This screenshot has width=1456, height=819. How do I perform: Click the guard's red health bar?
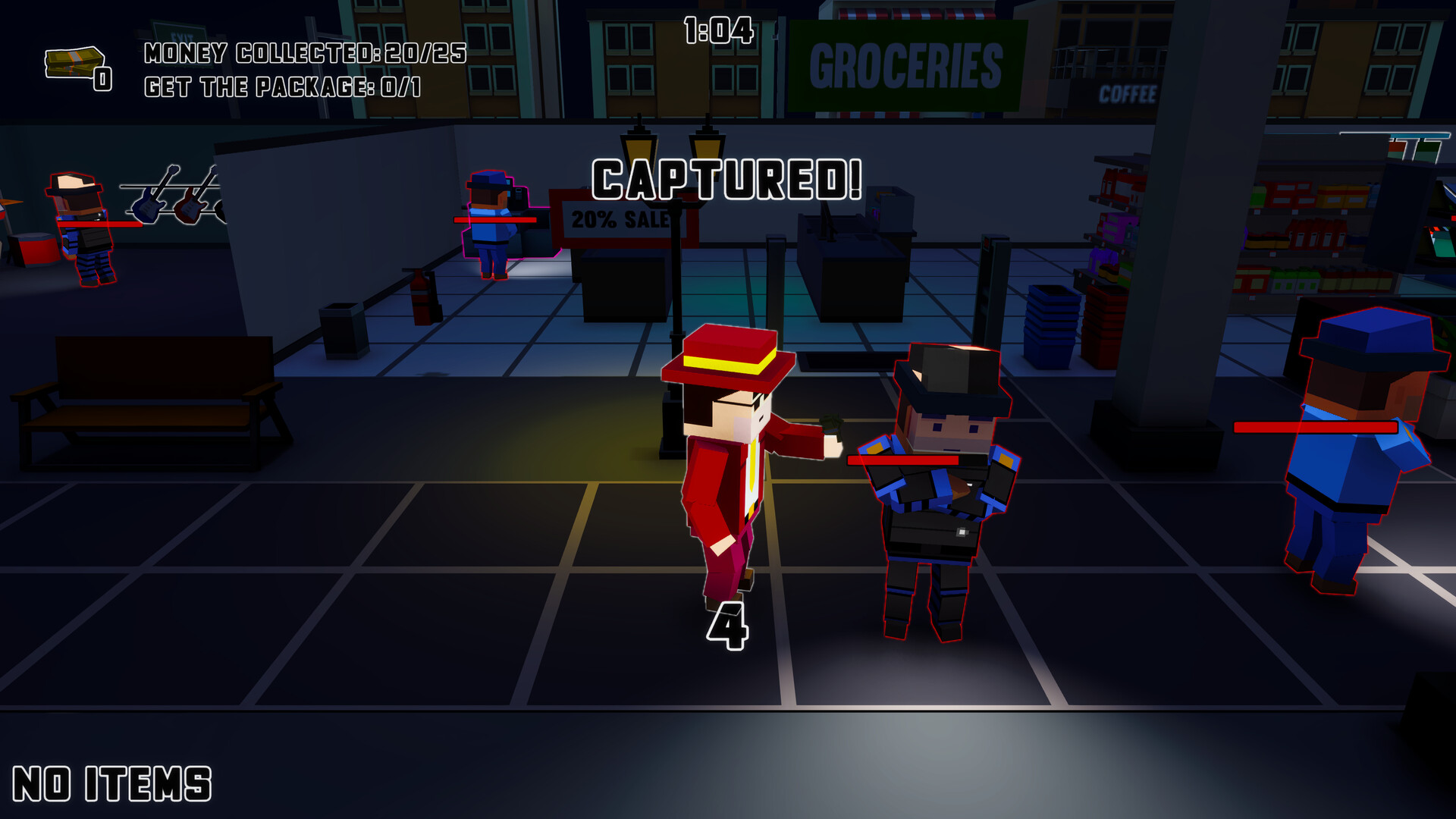pos(902,460)
